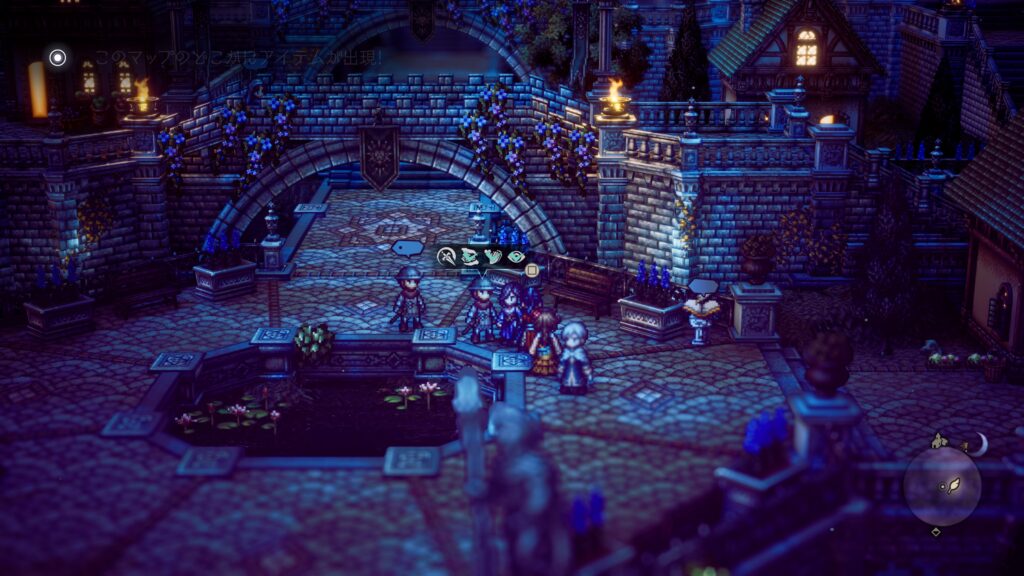Choose the green grabbing hand path action
The image size is (1024, 576).
pyautogui.click(x=468, y=257)
